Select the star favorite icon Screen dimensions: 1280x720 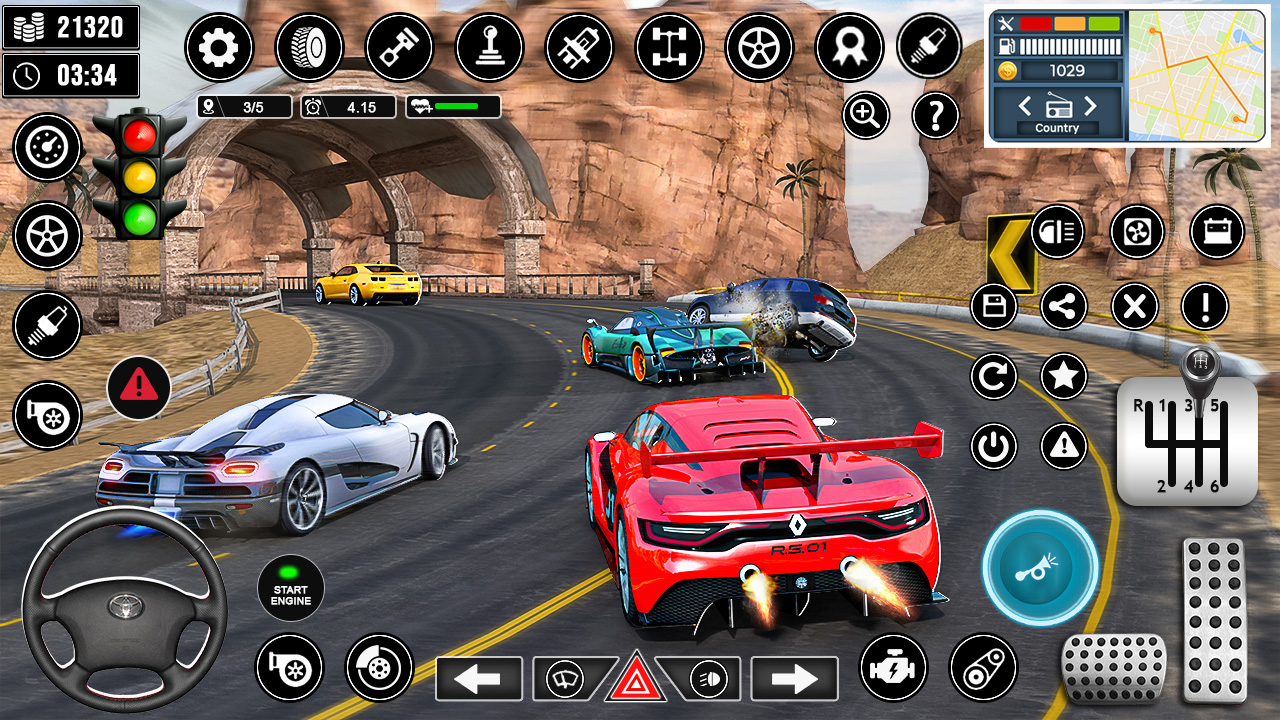click(1064, 376)
